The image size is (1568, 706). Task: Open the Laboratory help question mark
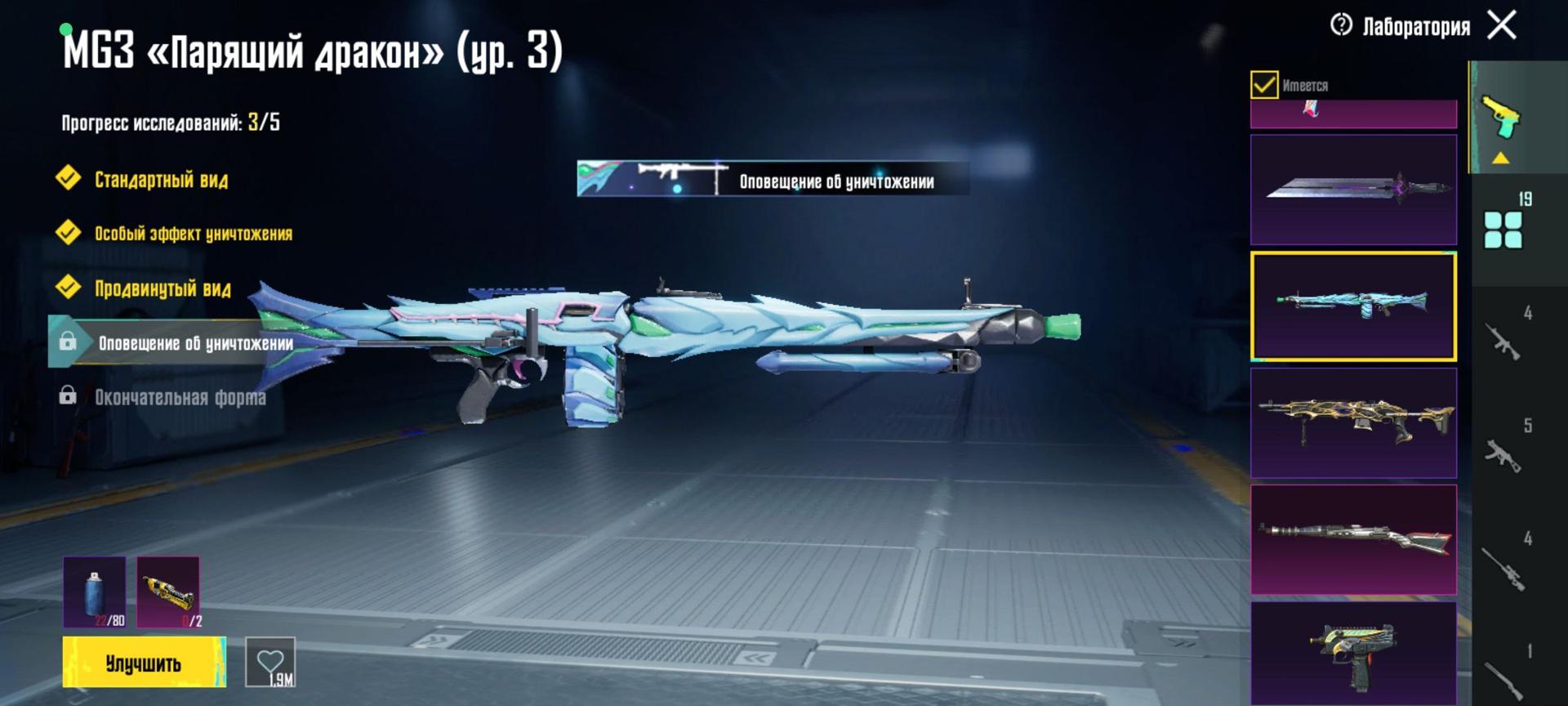point(1341,25)
